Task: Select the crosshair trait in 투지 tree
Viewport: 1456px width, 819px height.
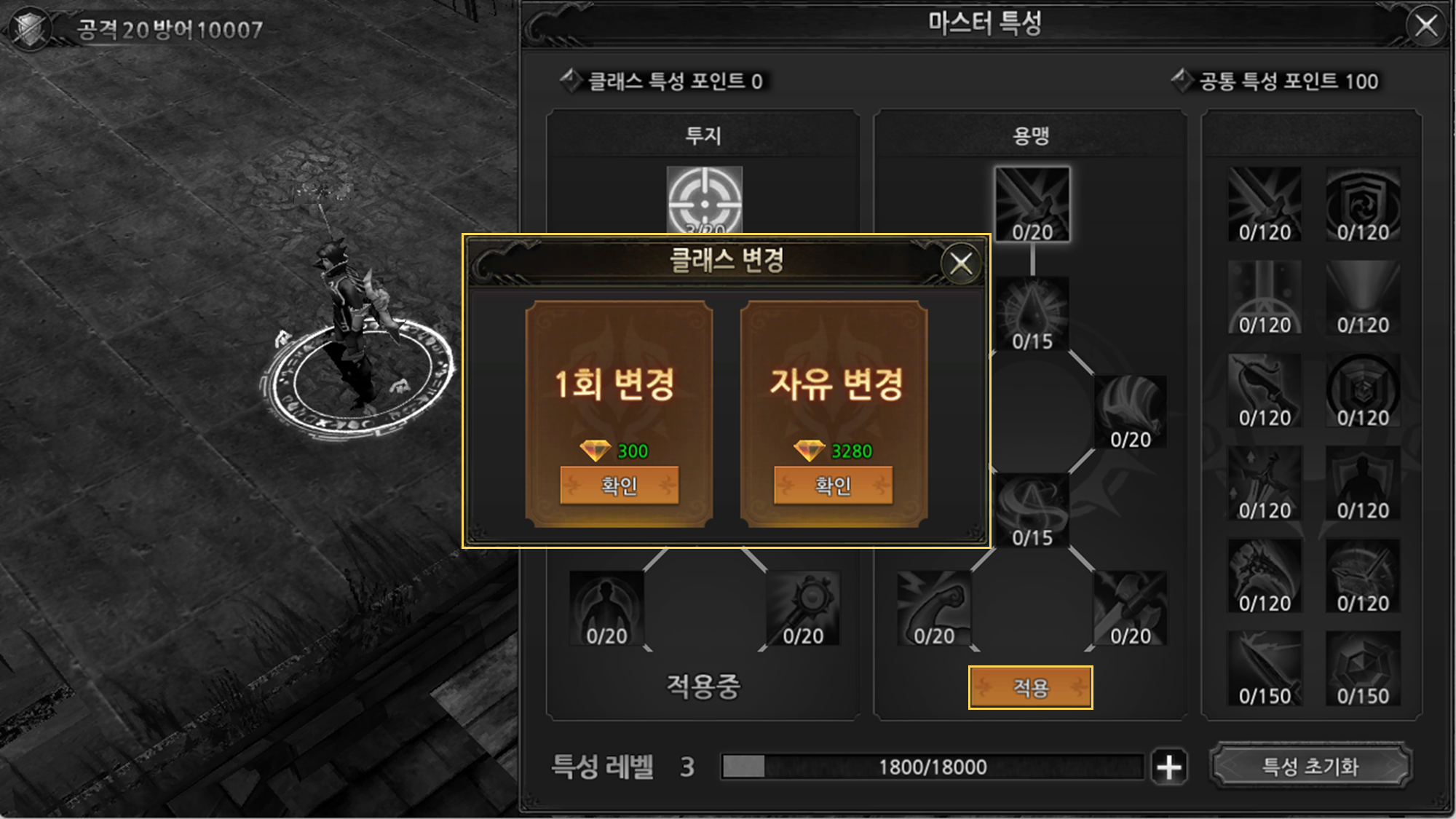Action: click(x=705, y=199)
